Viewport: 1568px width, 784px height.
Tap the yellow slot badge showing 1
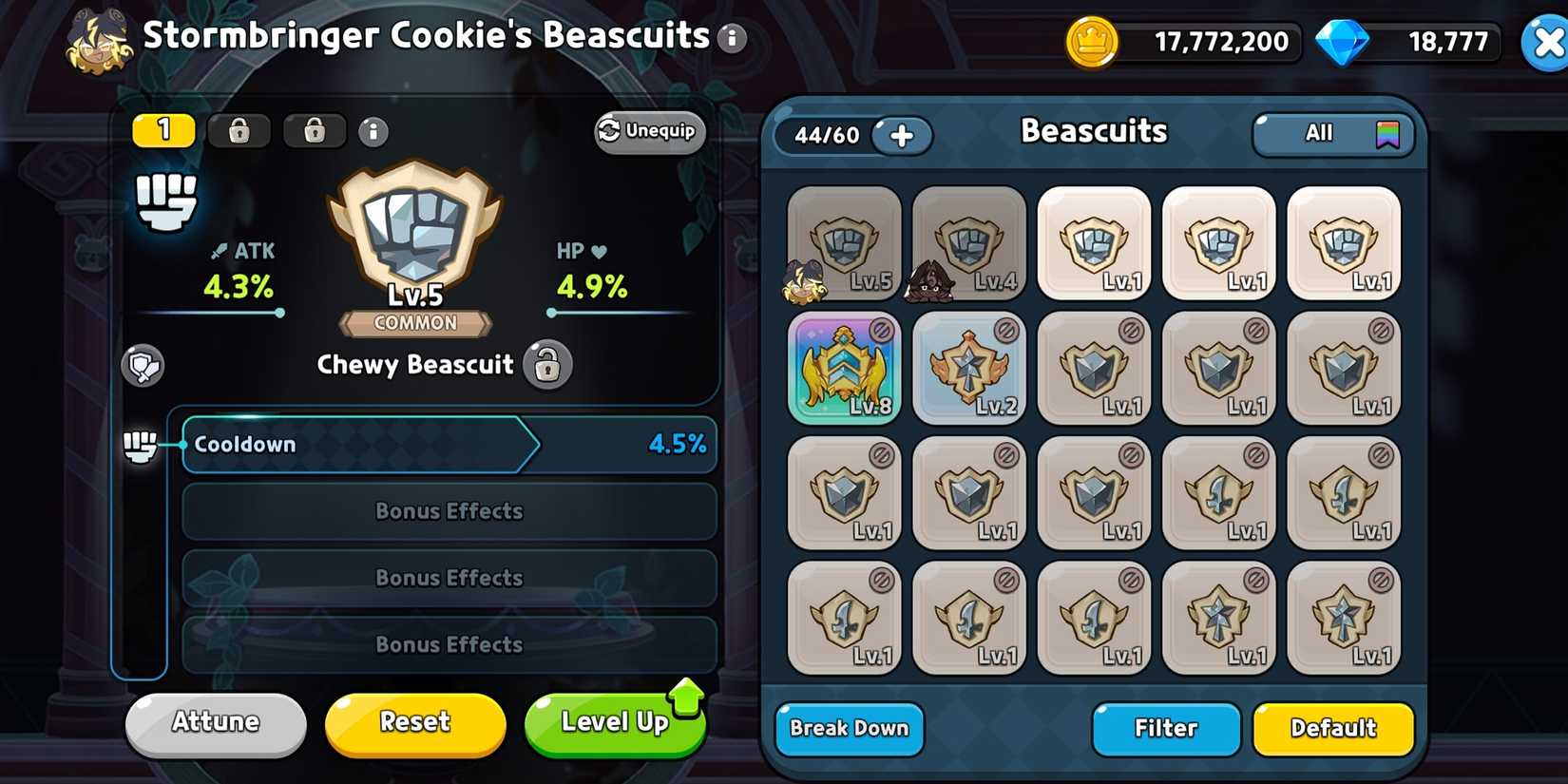point(163,130)
